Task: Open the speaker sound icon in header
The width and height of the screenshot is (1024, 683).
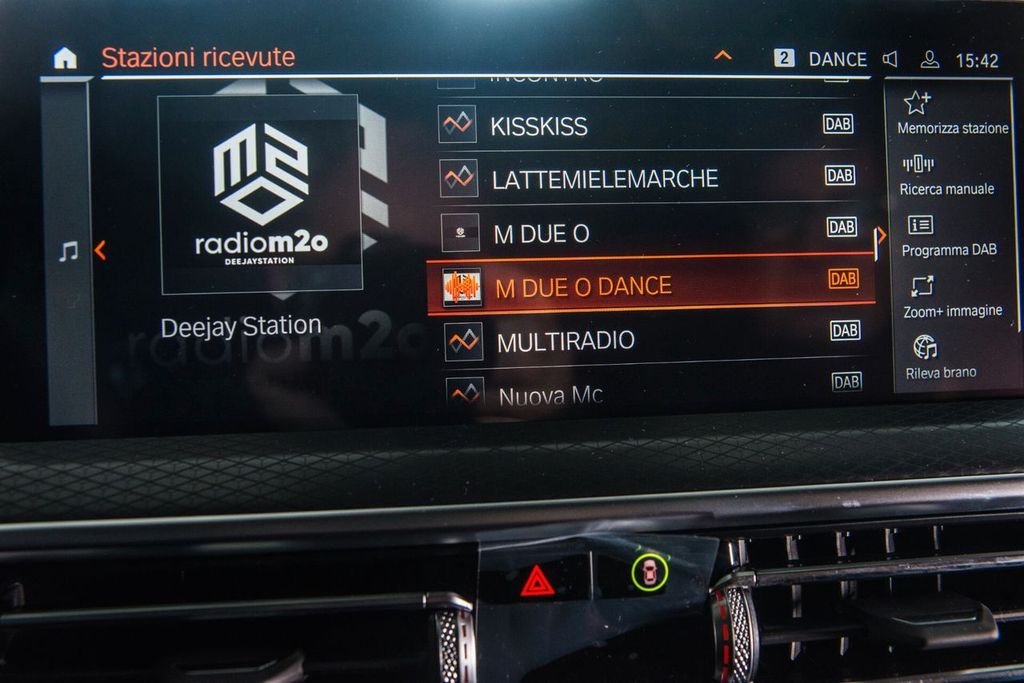Action: pyautogui.click(x=890, y=59)
